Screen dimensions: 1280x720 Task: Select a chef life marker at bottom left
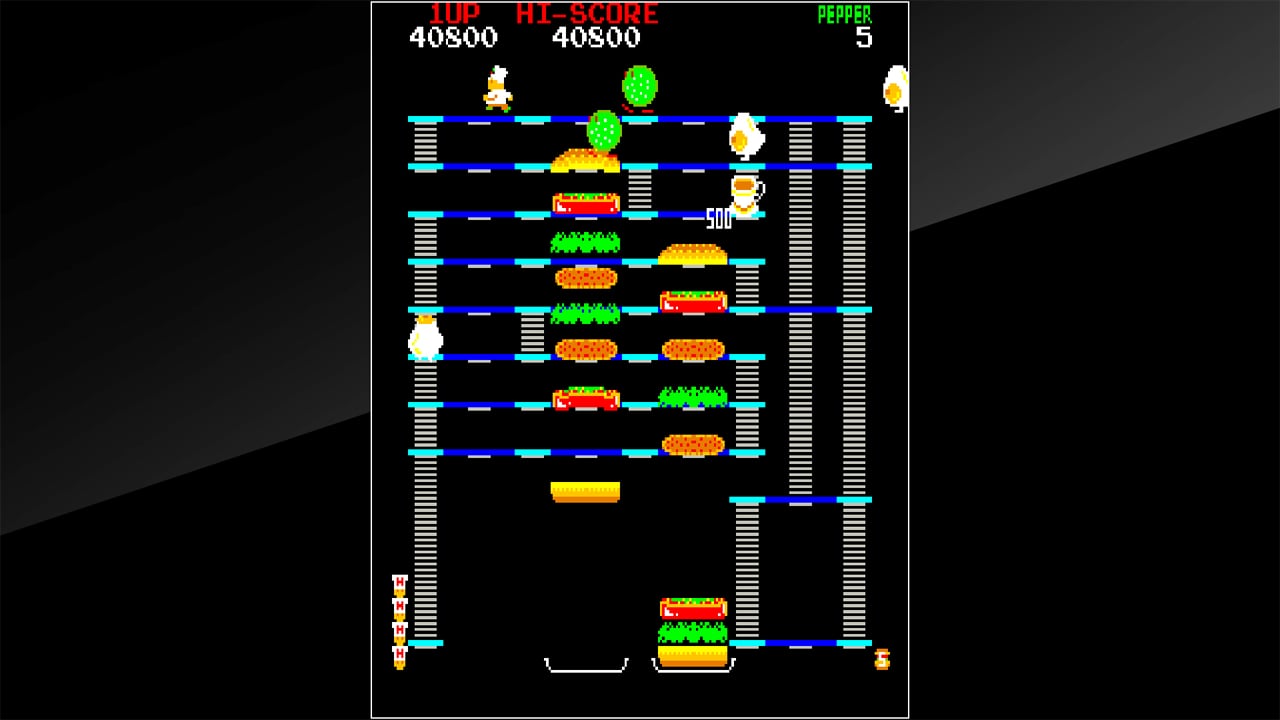point(398,605)
